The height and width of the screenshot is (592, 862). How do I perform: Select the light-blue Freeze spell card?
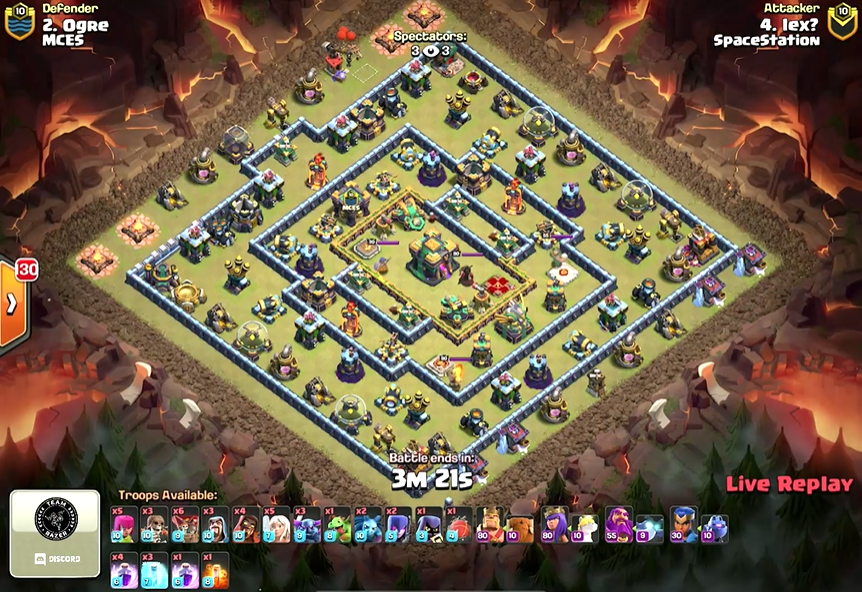pos(154,571)
